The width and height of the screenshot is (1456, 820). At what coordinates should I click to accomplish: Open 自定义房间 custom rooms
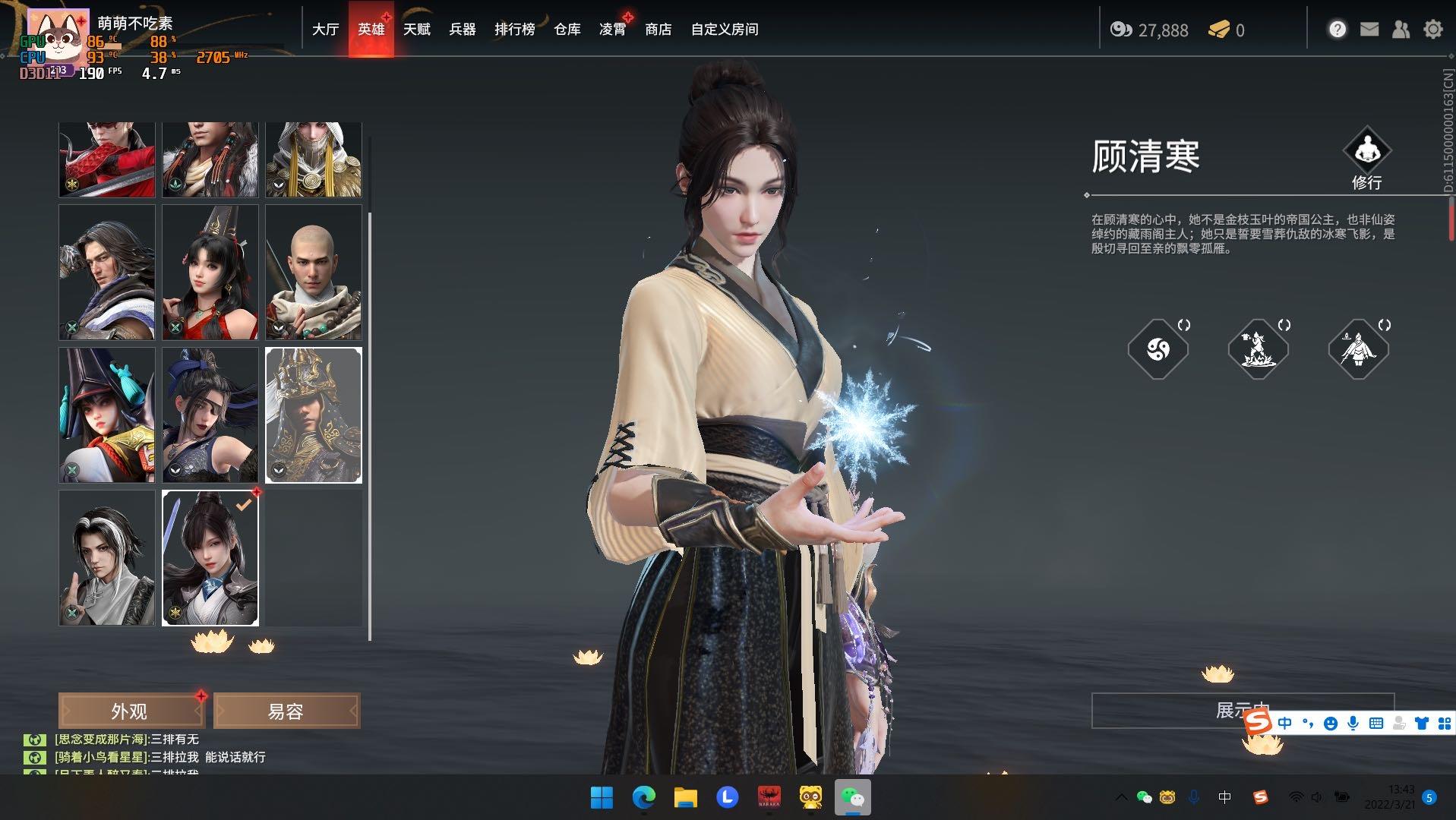(x=724, y=30)
